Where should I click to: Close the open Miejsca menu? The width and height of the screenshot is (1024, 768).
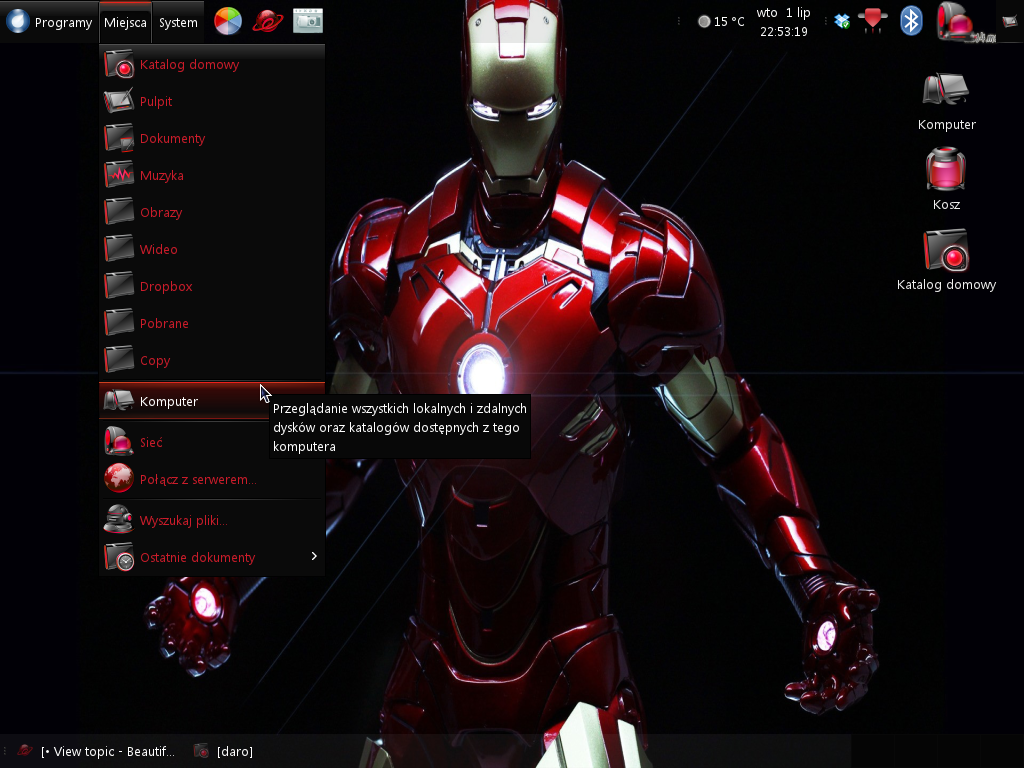(125, 22)
